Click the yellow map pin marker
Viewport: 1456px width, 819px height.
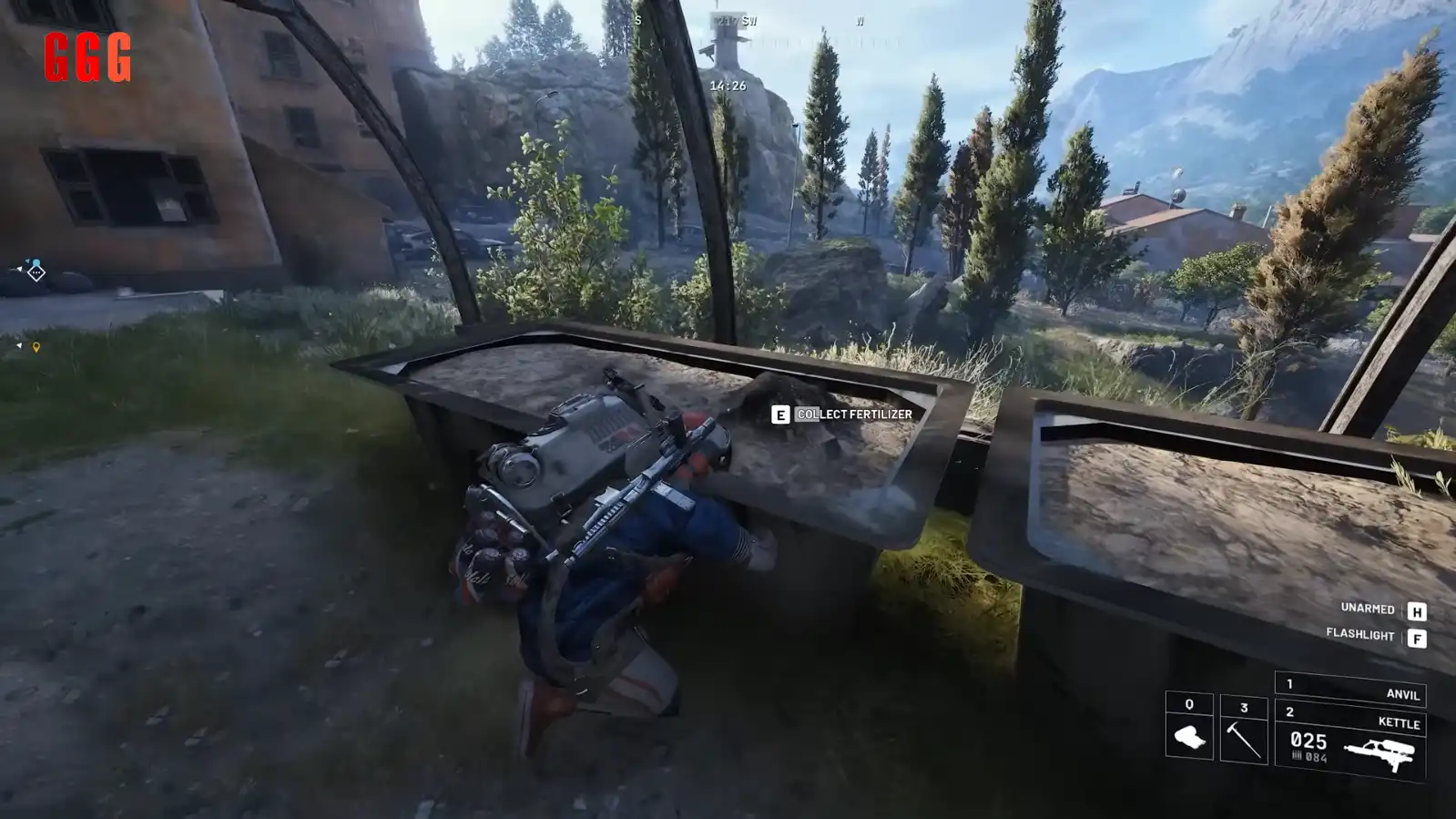point(36,347)
